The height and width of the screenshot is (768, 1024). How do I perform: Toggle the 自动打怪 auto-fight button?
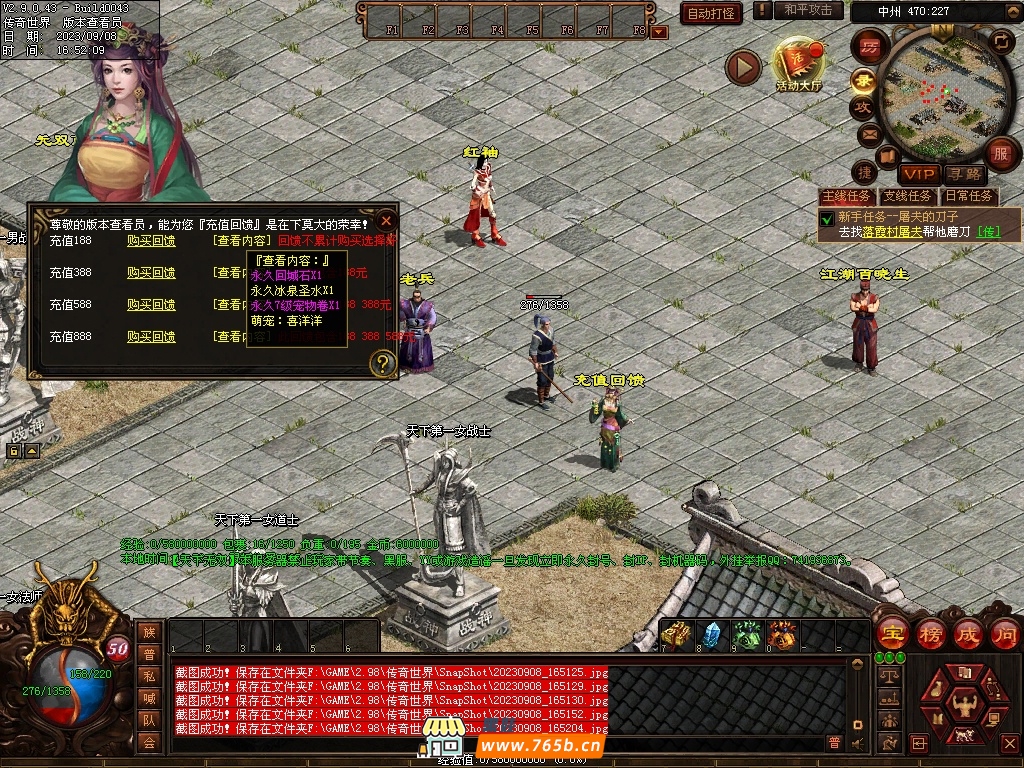click(x=711, y=13)
